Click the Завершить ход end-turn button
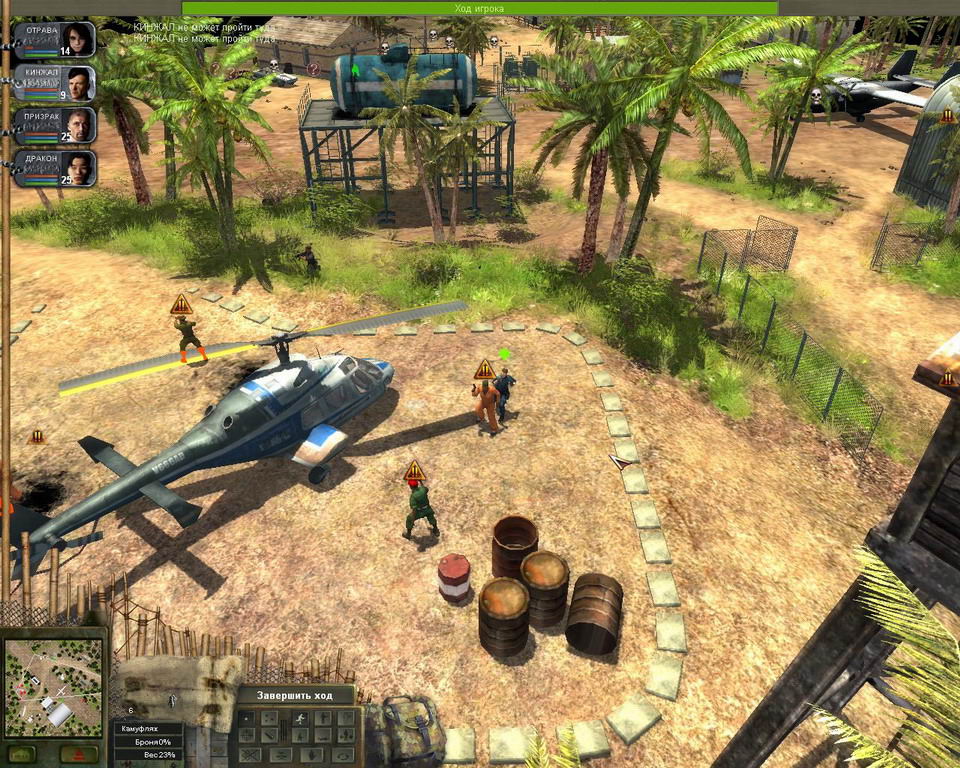960x768 pixels. point(295,695)
